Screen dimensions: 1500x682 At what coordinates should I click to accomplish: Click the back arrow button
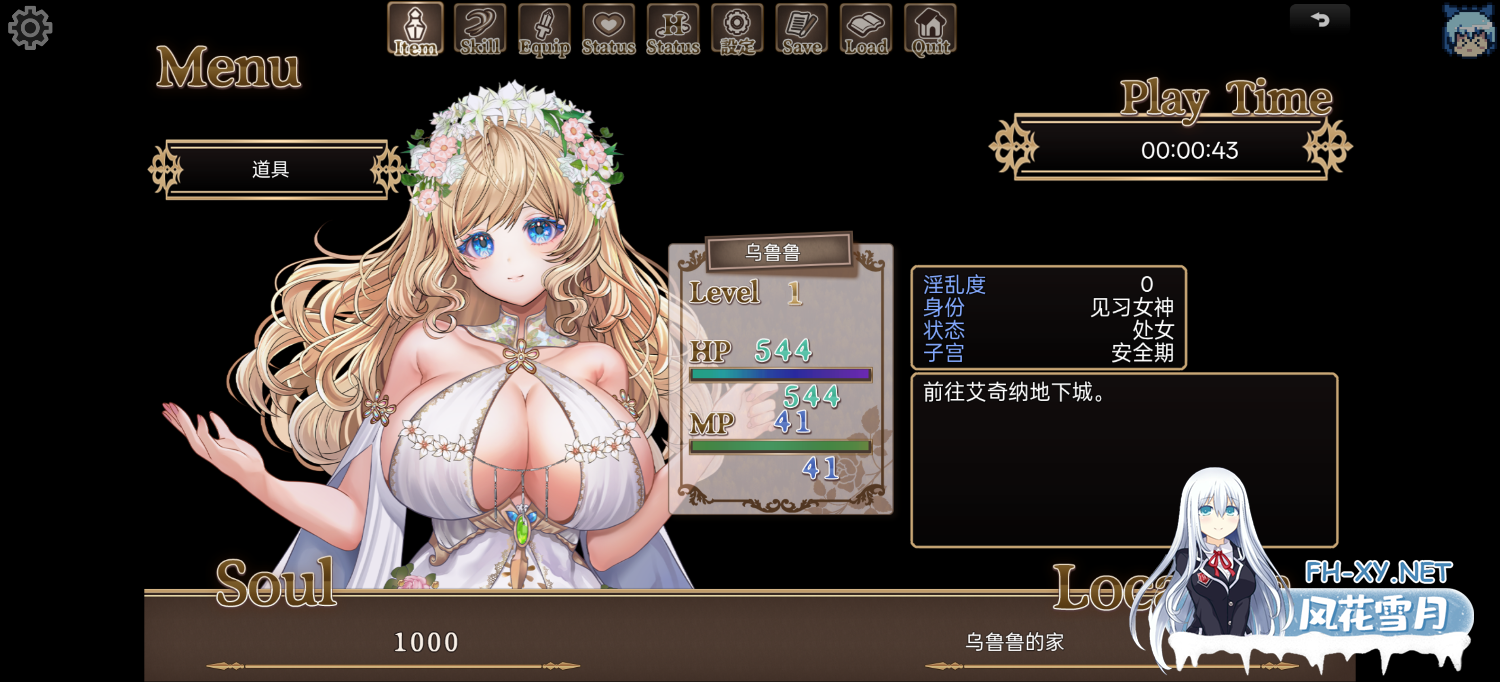(1319, 20)
